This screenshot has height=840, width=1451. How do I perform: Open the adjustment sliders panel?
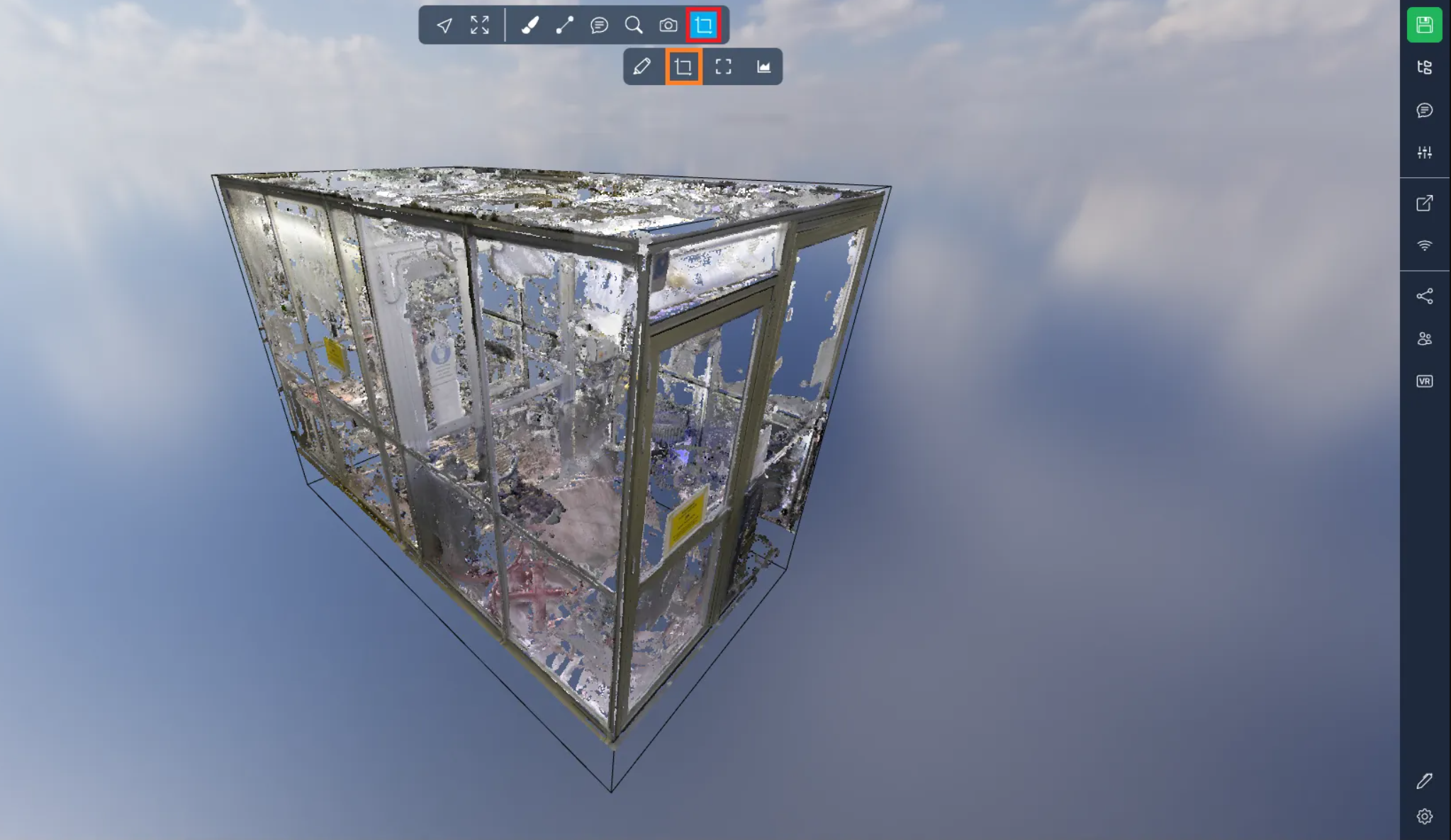pyautogui.click(x=1424, y=152)
